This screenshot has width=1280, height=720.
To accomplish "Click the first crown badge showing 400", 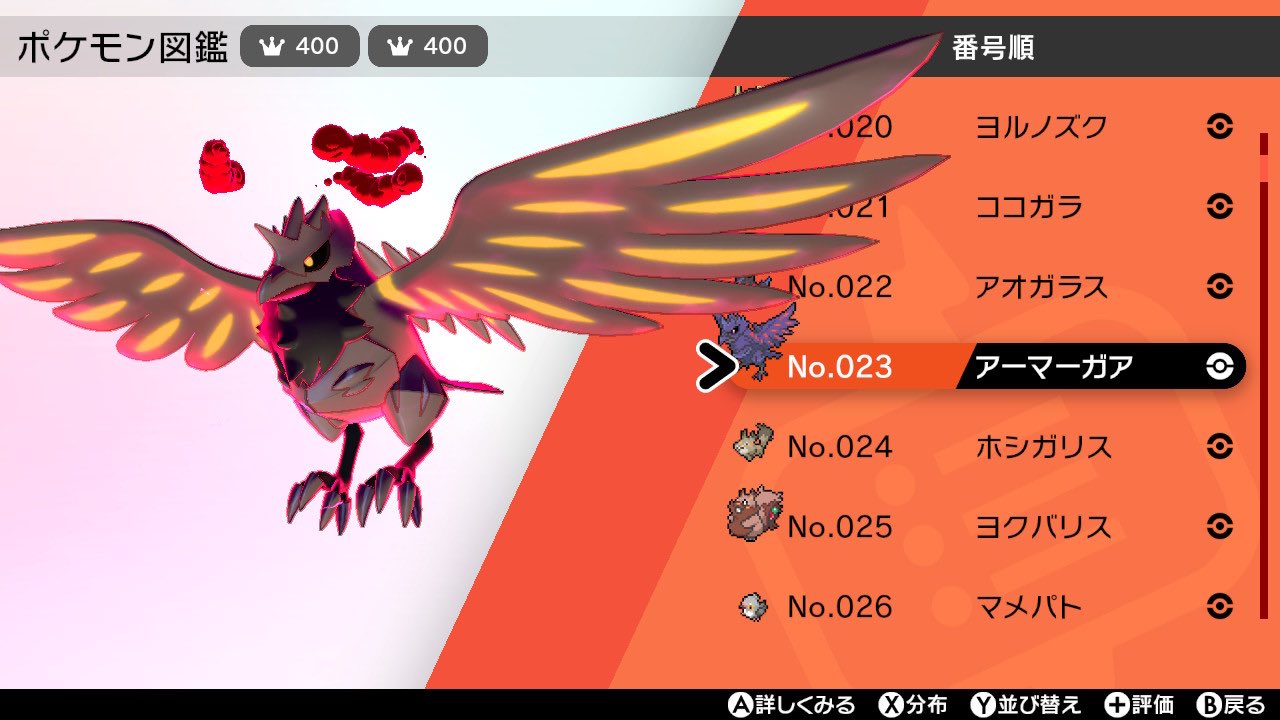I will coord(299,45).
